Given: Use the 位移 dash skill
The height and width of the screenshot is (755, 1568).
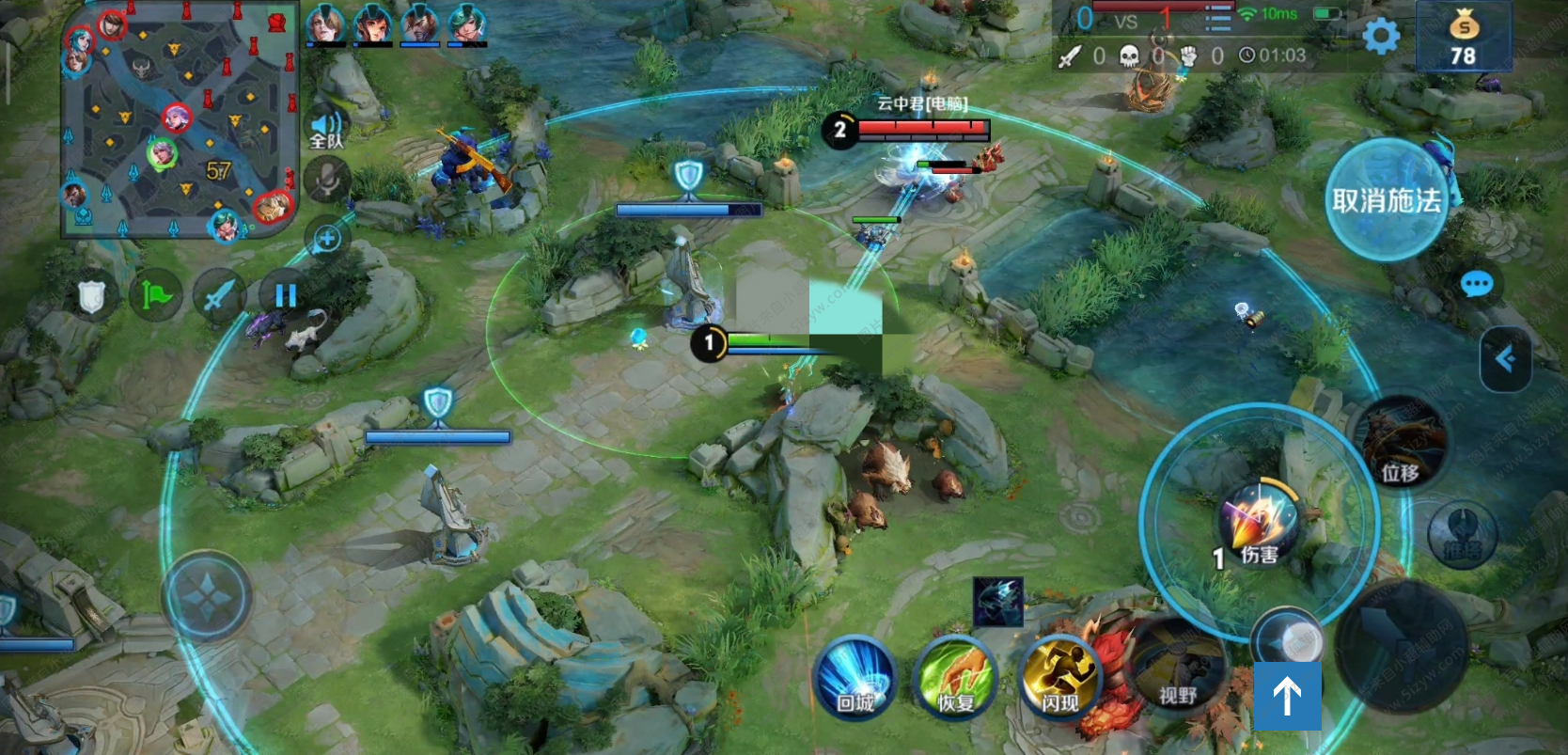Looking at the screenshot, I should point(1400,442).
